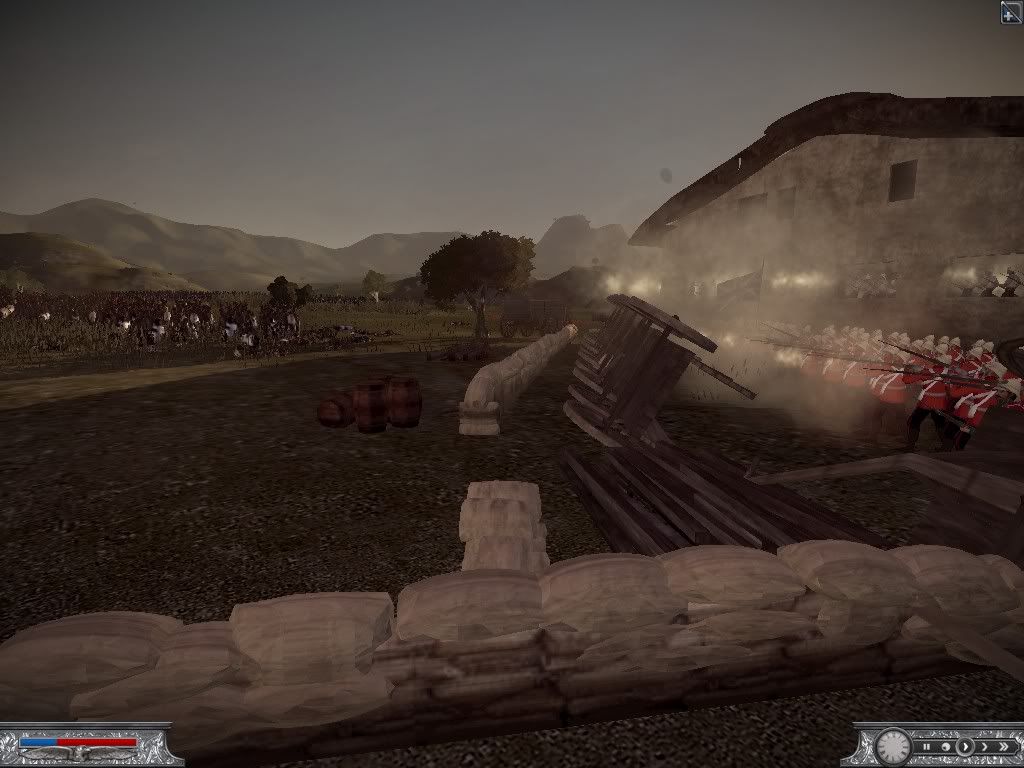Choose the single-chevron fast forward speed
1024x768 pixels.
point(984,746)
